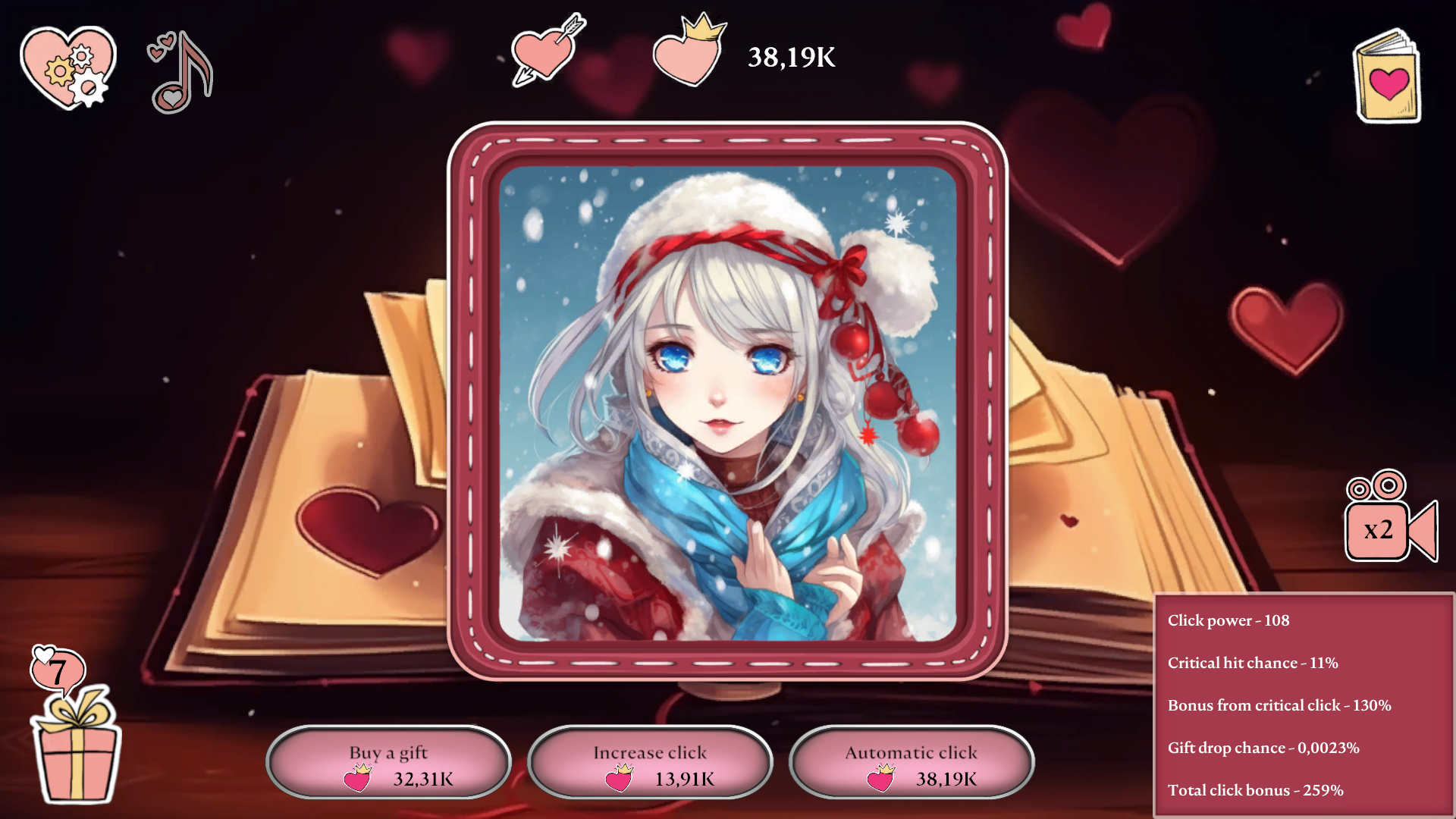Select the Total click bonus entry
This screenshot has width=1456, height=819.
coord(1256,789)
